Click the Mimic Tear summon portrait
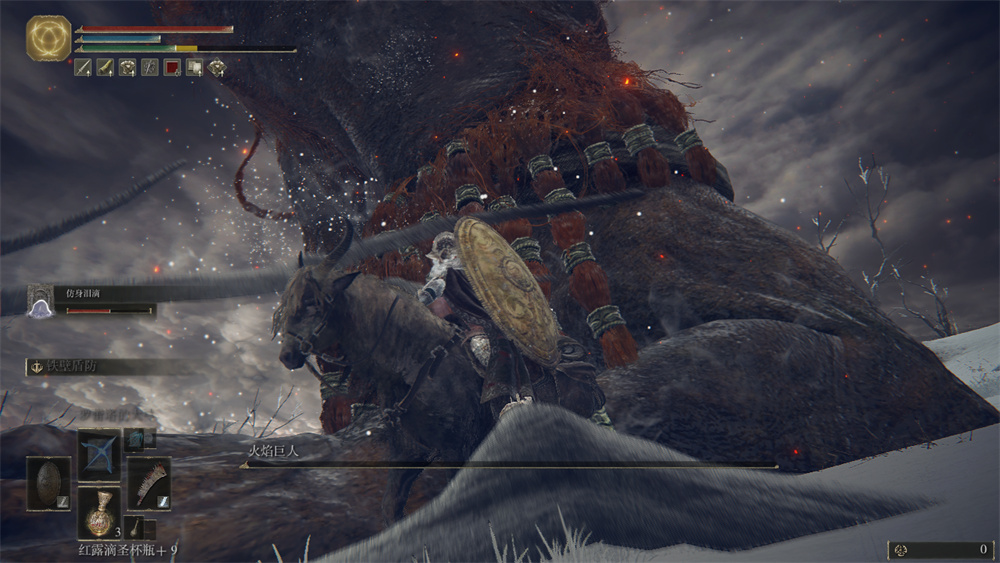The height and width of the screenshot is (563, 1000). [40, 299]
